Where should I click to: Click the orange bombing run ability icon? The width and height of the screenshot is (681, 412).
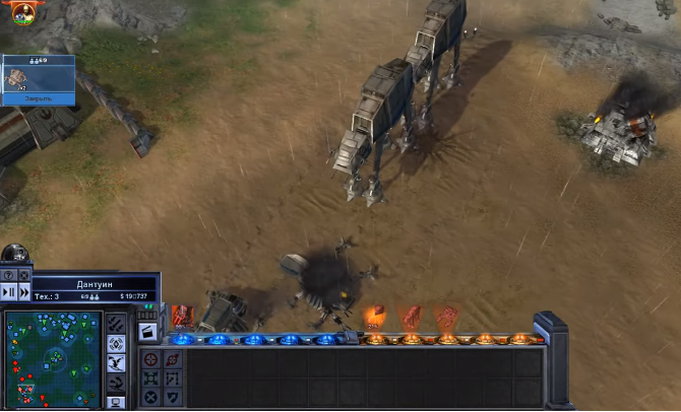pos(374,318)
